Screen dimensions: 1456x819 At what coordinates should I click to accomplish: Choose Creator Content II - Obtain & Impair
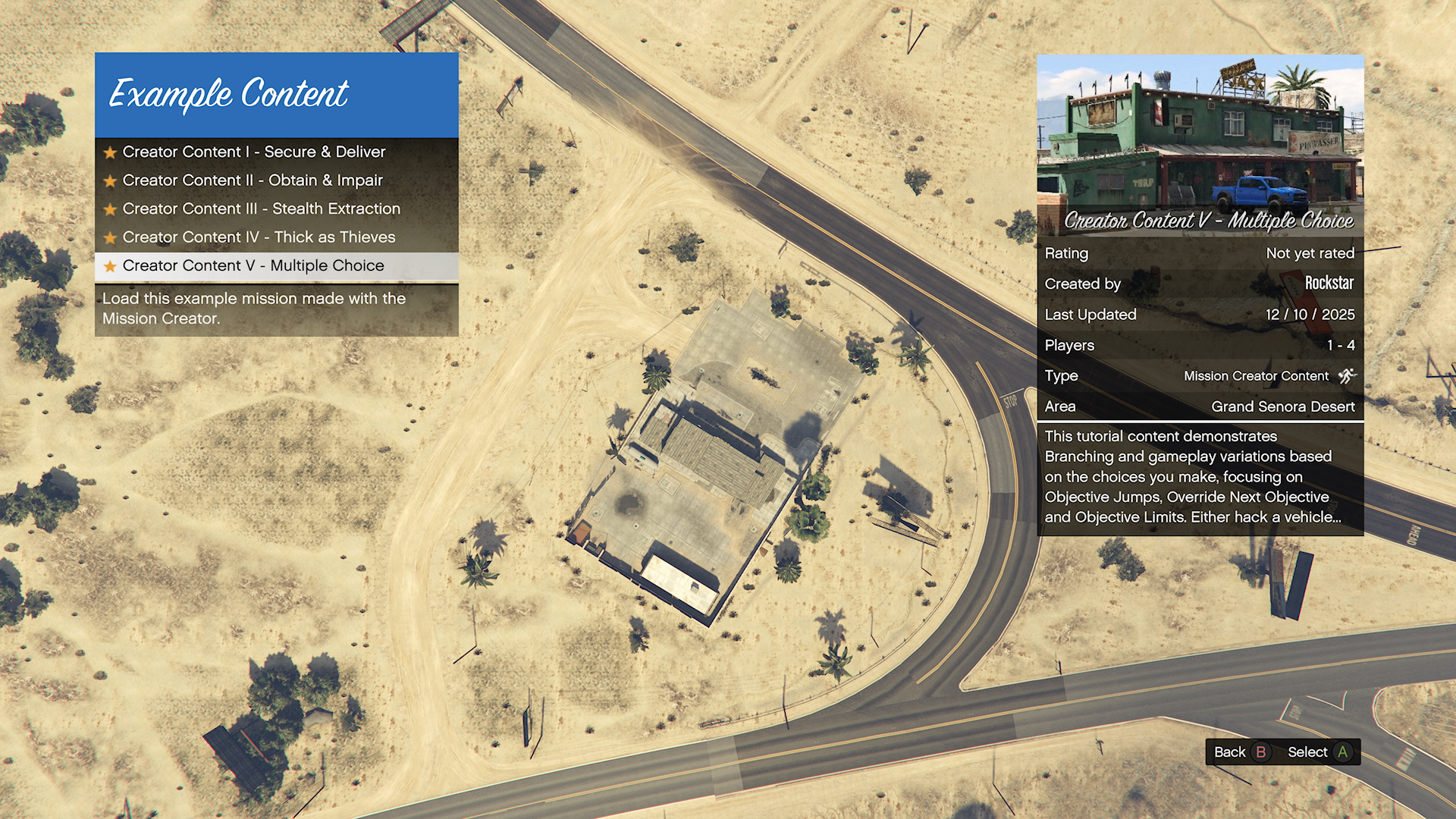253,180
